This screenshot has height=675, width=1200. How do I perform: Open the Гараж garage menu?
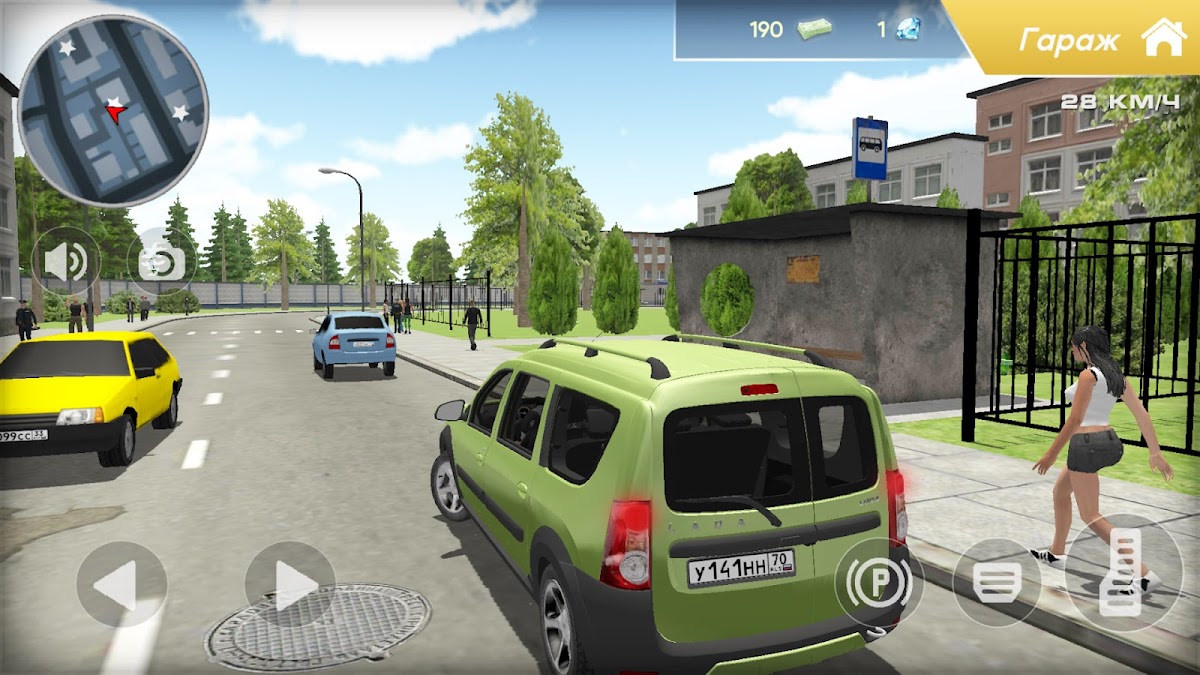coord(1100,40)
